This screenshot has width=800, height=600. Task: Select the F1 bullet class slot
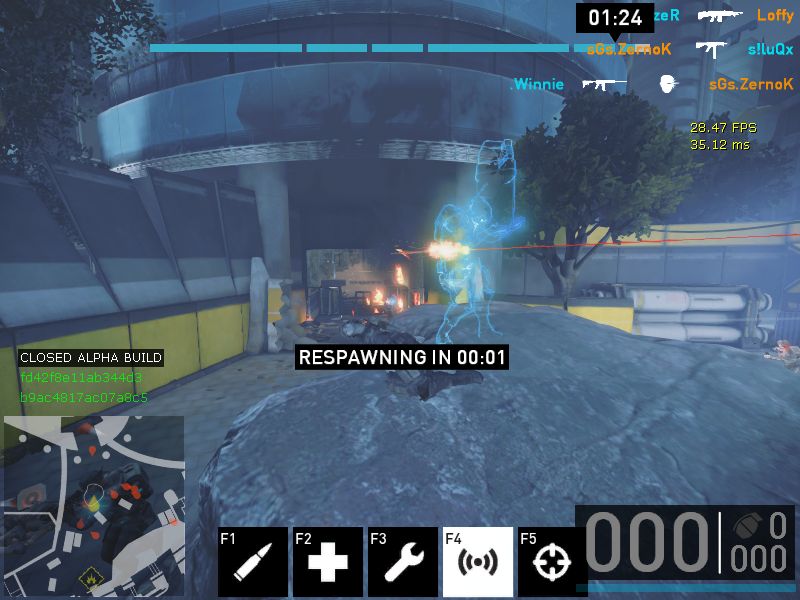pyautogui.click(x=253, y=561)
